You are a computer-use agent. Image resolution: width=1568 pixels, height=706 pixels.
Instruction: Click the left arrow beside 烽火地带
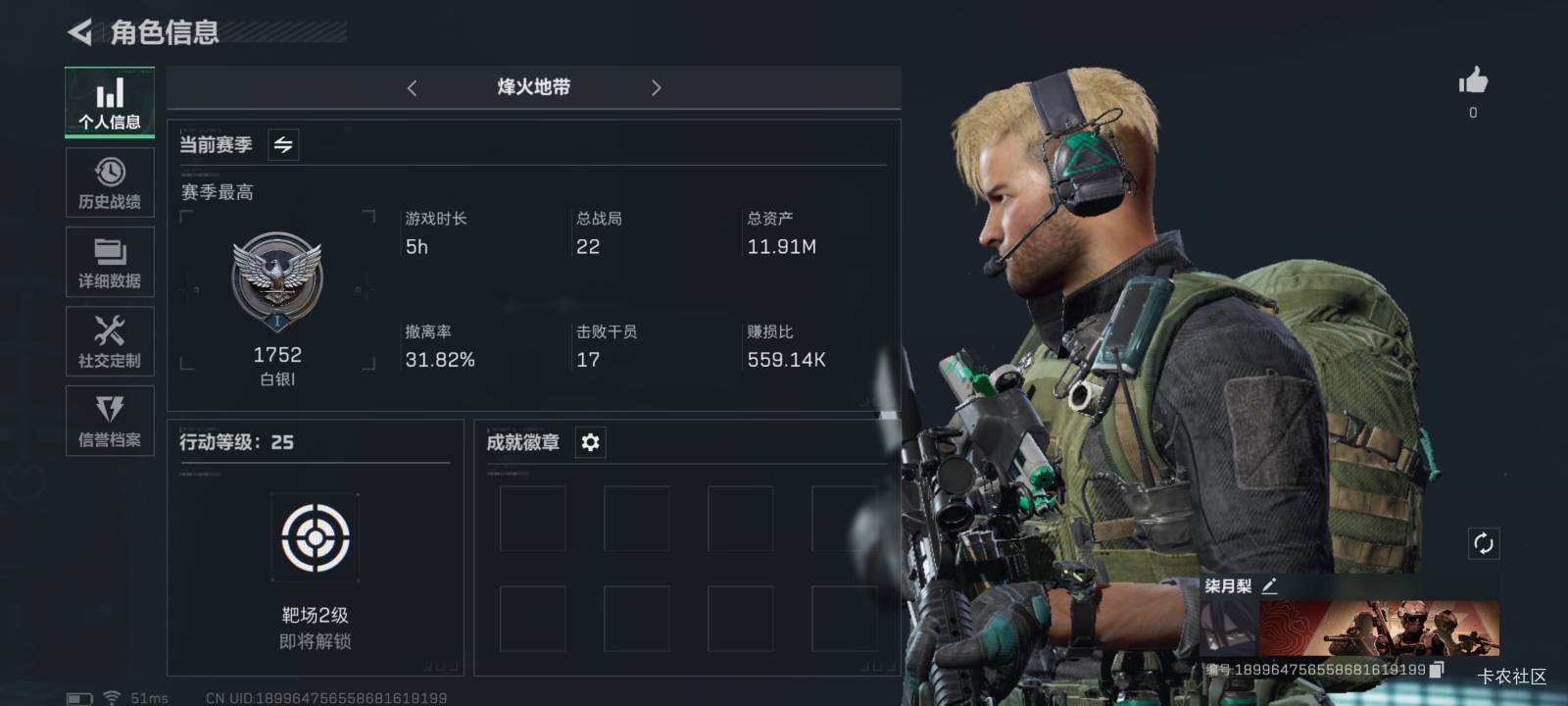tap(412, 88)
